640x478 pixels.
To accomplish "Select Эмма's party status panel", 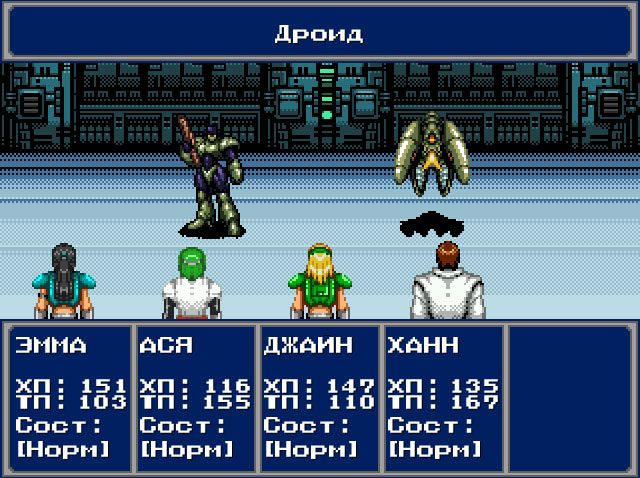I will (x=70, y=397).
